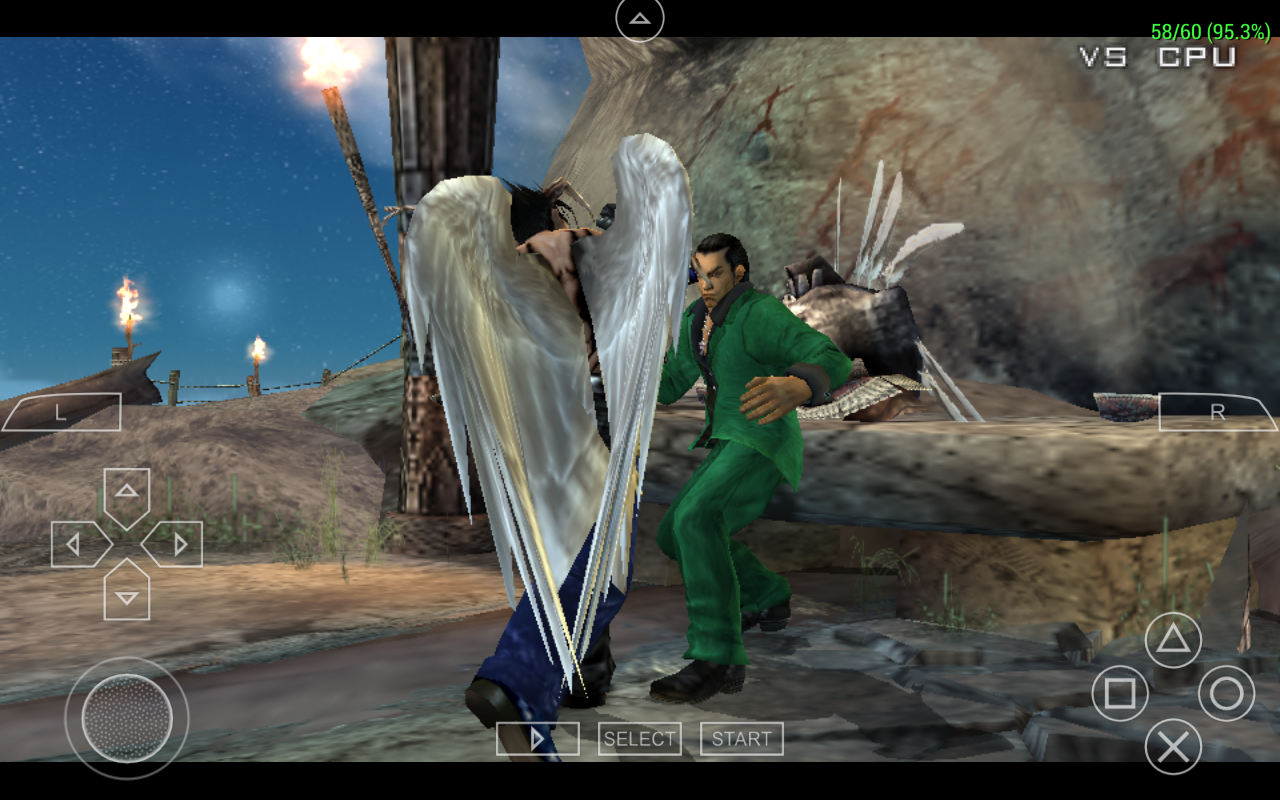Tap the Triangle action button
Viewport: 1280px width, 800px height.
1173,640
